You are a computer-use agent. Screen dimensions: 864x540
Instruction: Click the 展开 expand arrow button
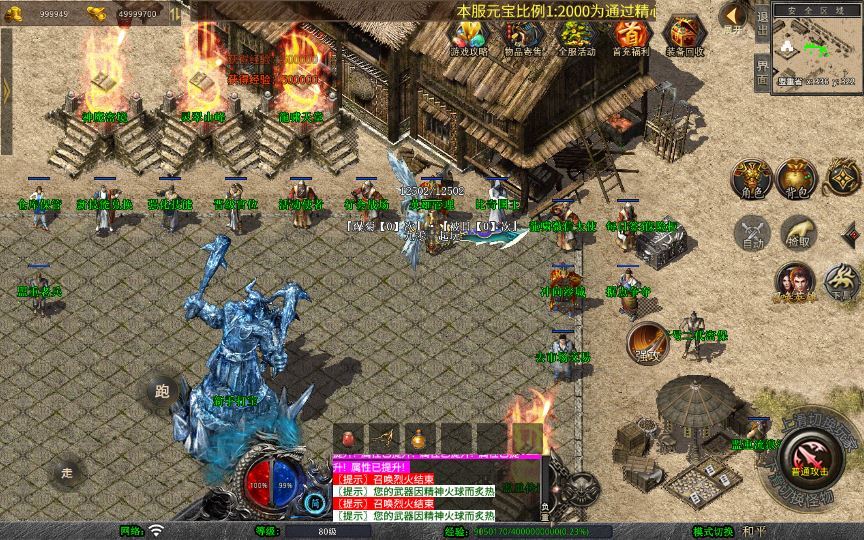pos(732,17)
